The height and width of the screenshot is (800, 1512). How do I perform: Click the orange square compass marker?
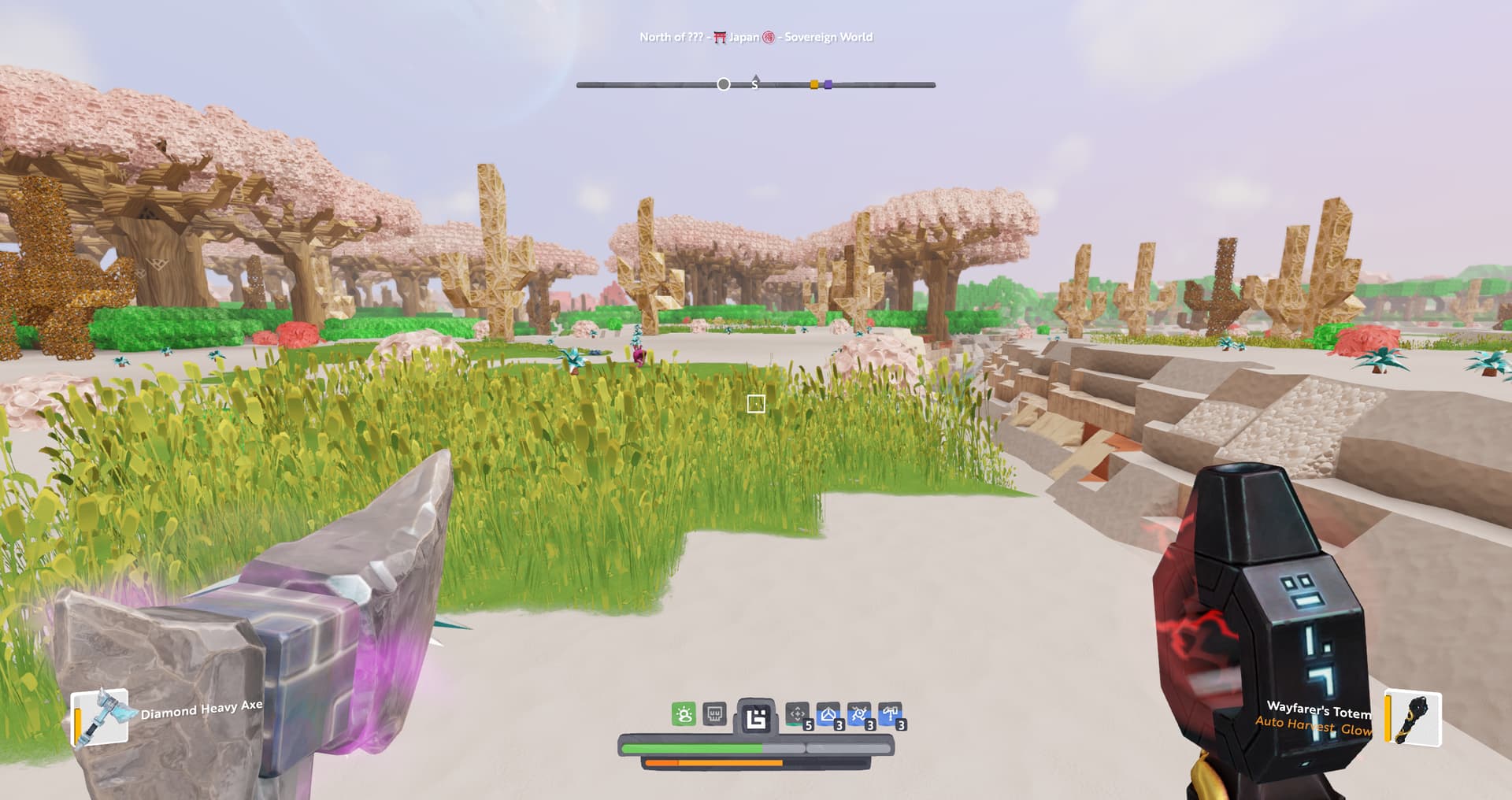[814, 84]
